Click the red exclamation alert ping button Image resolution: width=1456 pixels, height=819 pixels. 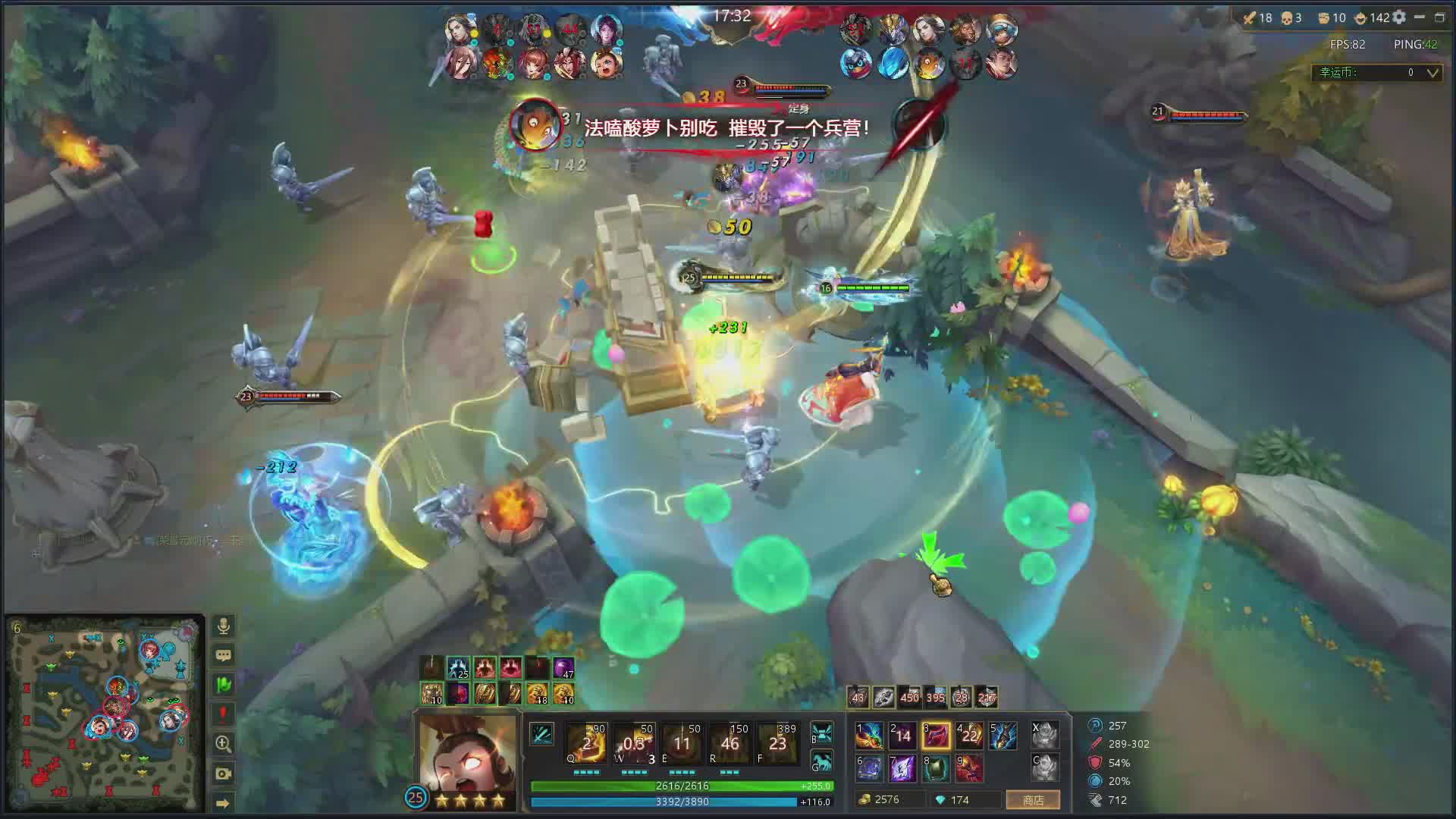click(x=223, y=714)
